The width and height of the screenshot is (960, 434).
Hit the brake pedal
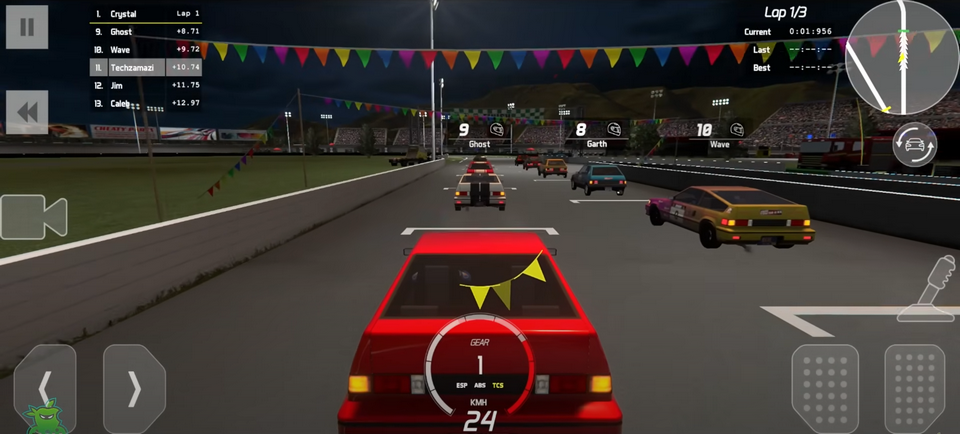click(825, 388)
